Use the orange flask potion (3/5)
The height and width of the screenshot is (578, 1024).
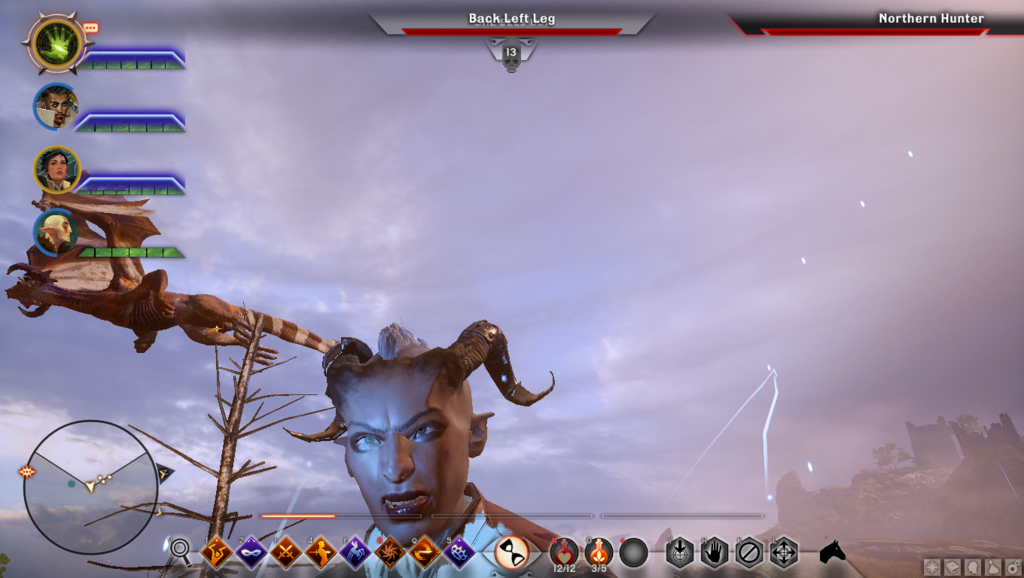point(599,551)
